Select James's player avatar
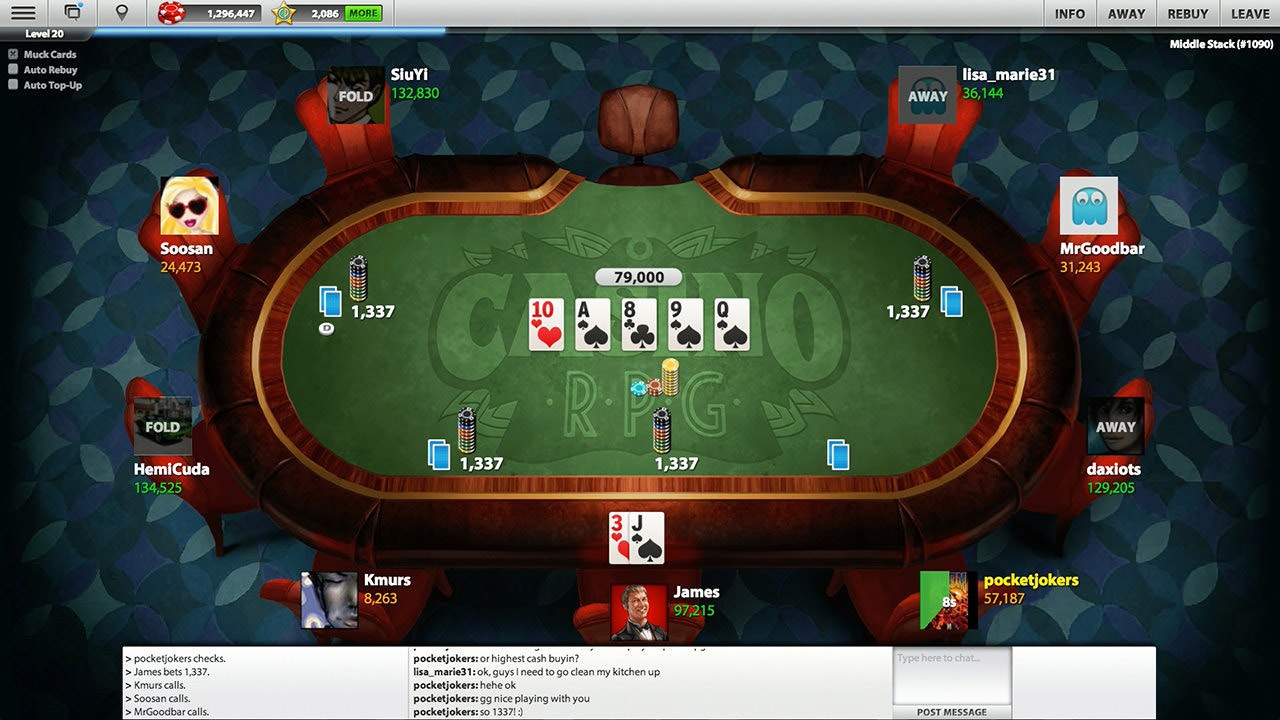Image resolution: width=1280 pixels, height=720 pixels. click(x=638, y=611)
